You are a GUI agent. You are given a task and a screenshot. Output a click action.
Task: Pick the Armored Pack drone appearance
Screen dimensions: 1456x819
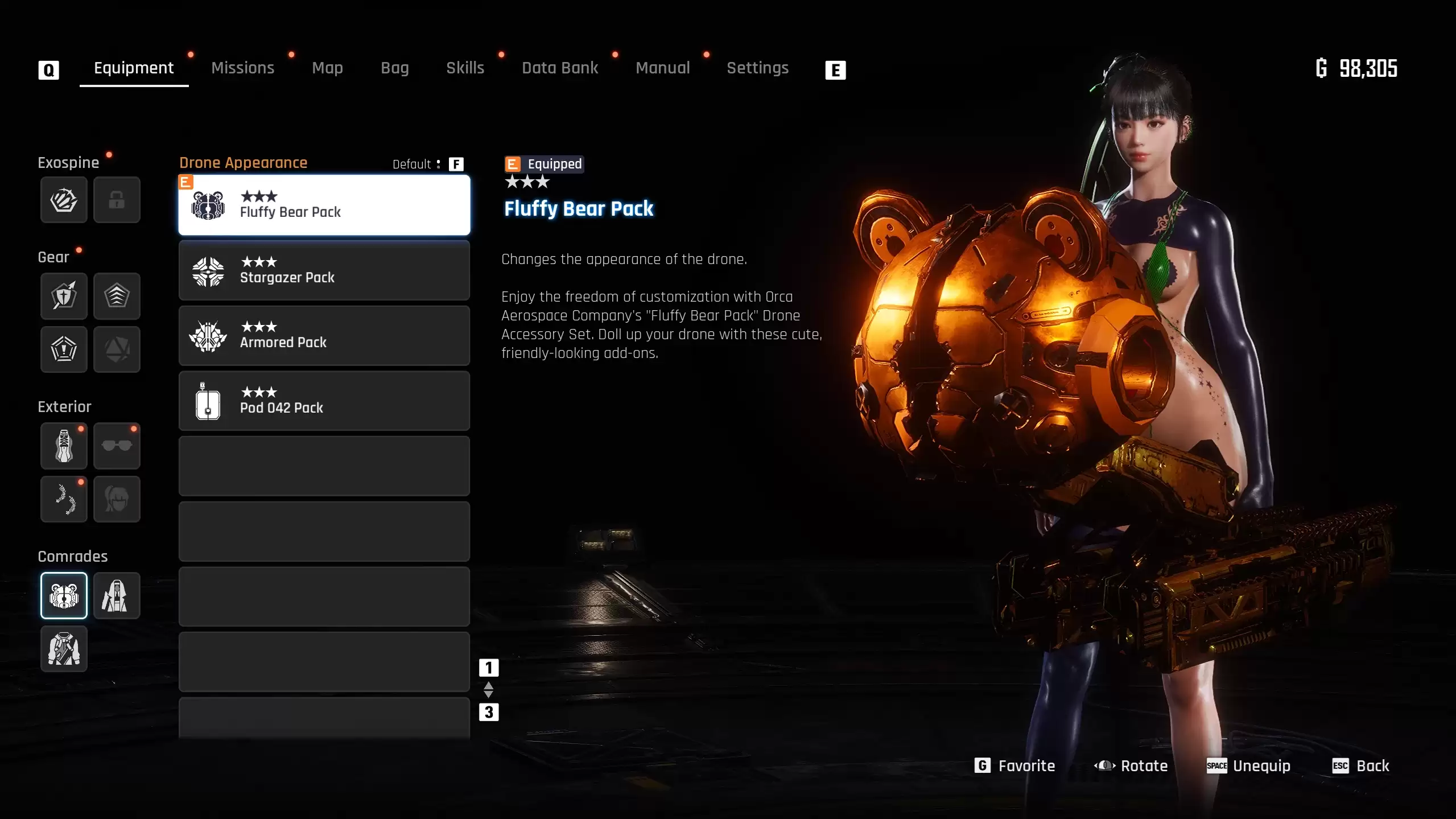coord(324,336)
